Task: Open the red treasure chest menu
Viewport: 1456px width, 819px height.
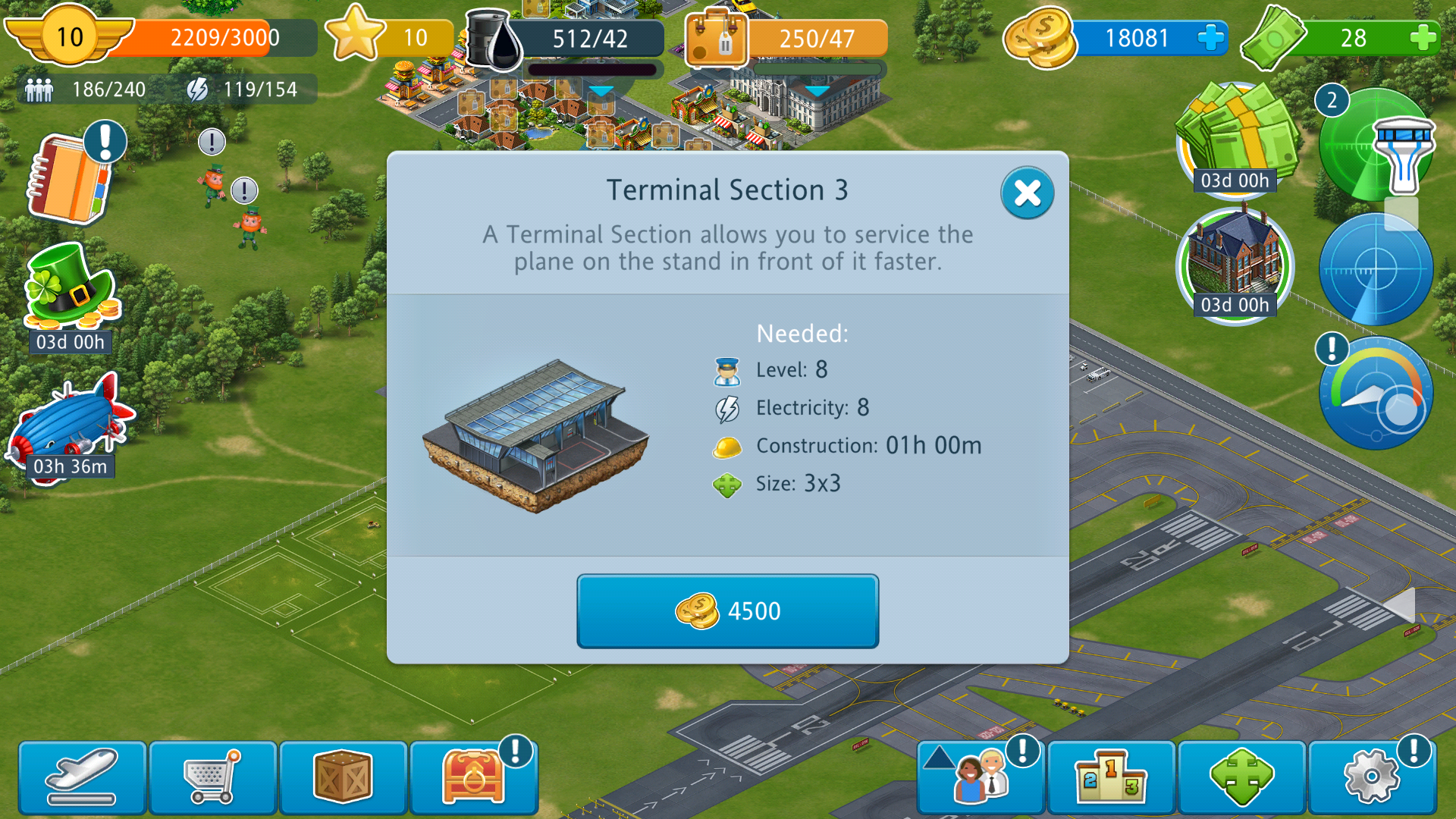Action: coord(473,777)
